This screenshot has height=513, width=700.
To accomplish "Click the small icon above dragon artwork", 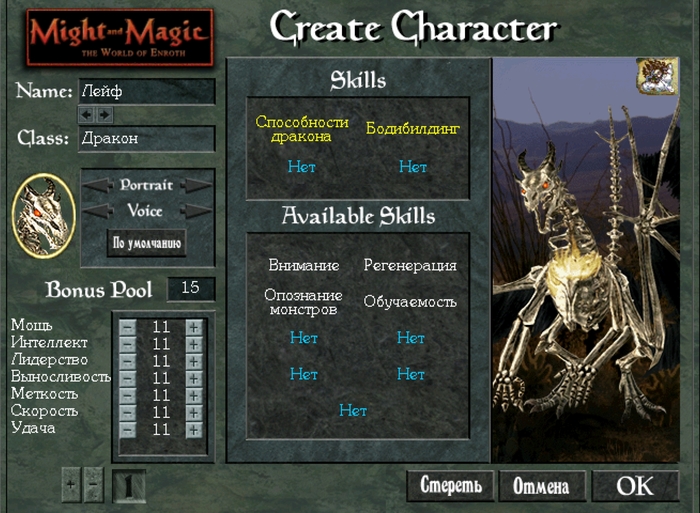I will pos(651,75).
